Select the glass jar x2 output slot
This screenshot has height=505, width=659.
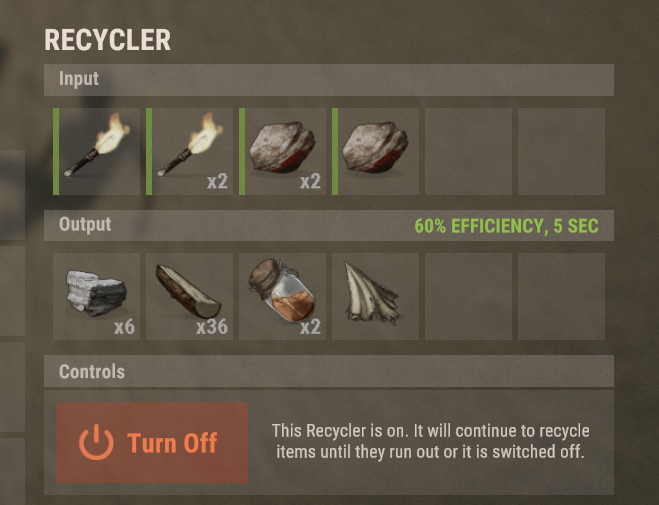point(283,296)
